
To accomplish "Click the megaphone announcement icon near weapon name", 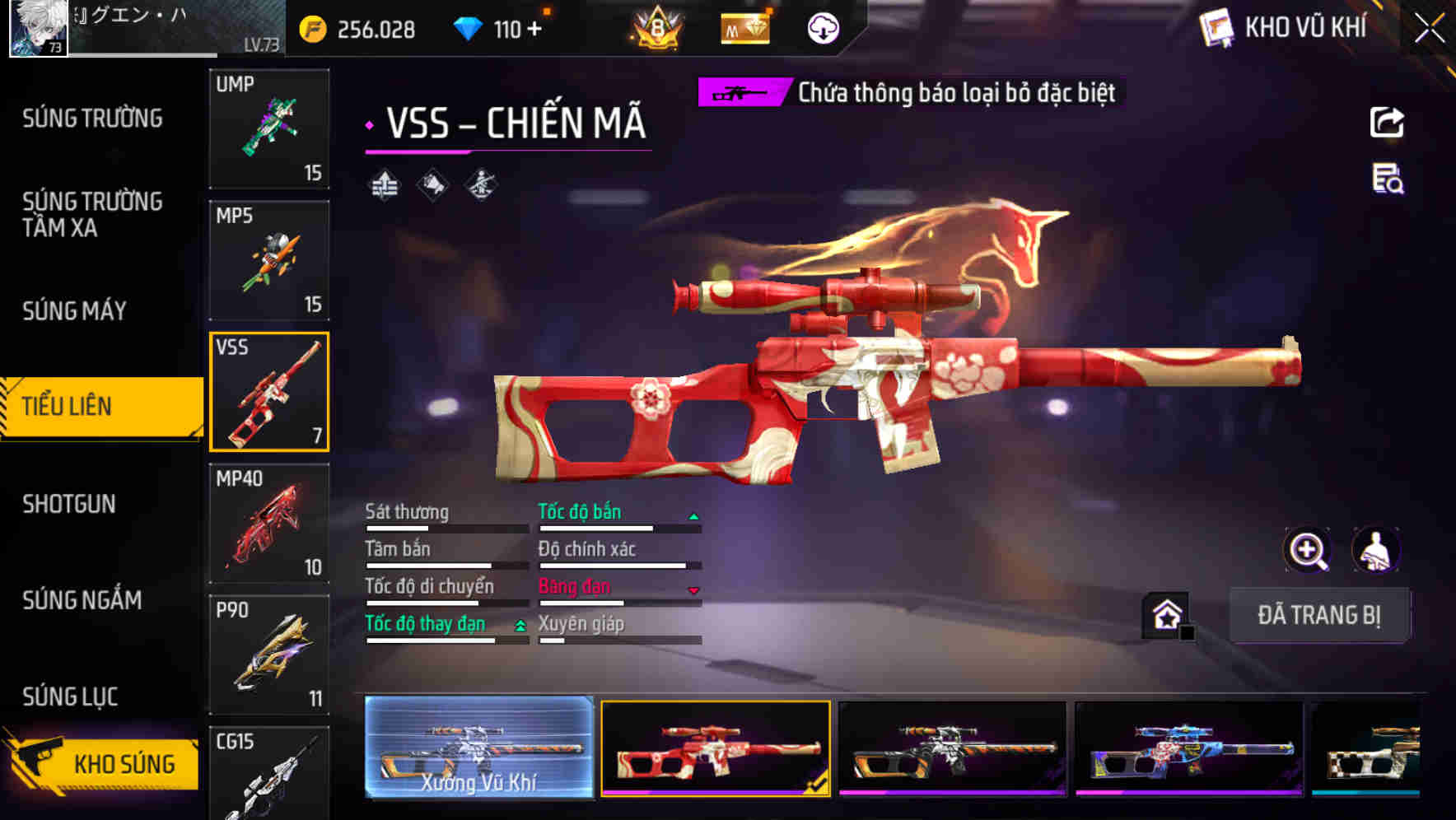I will point(432,186).
